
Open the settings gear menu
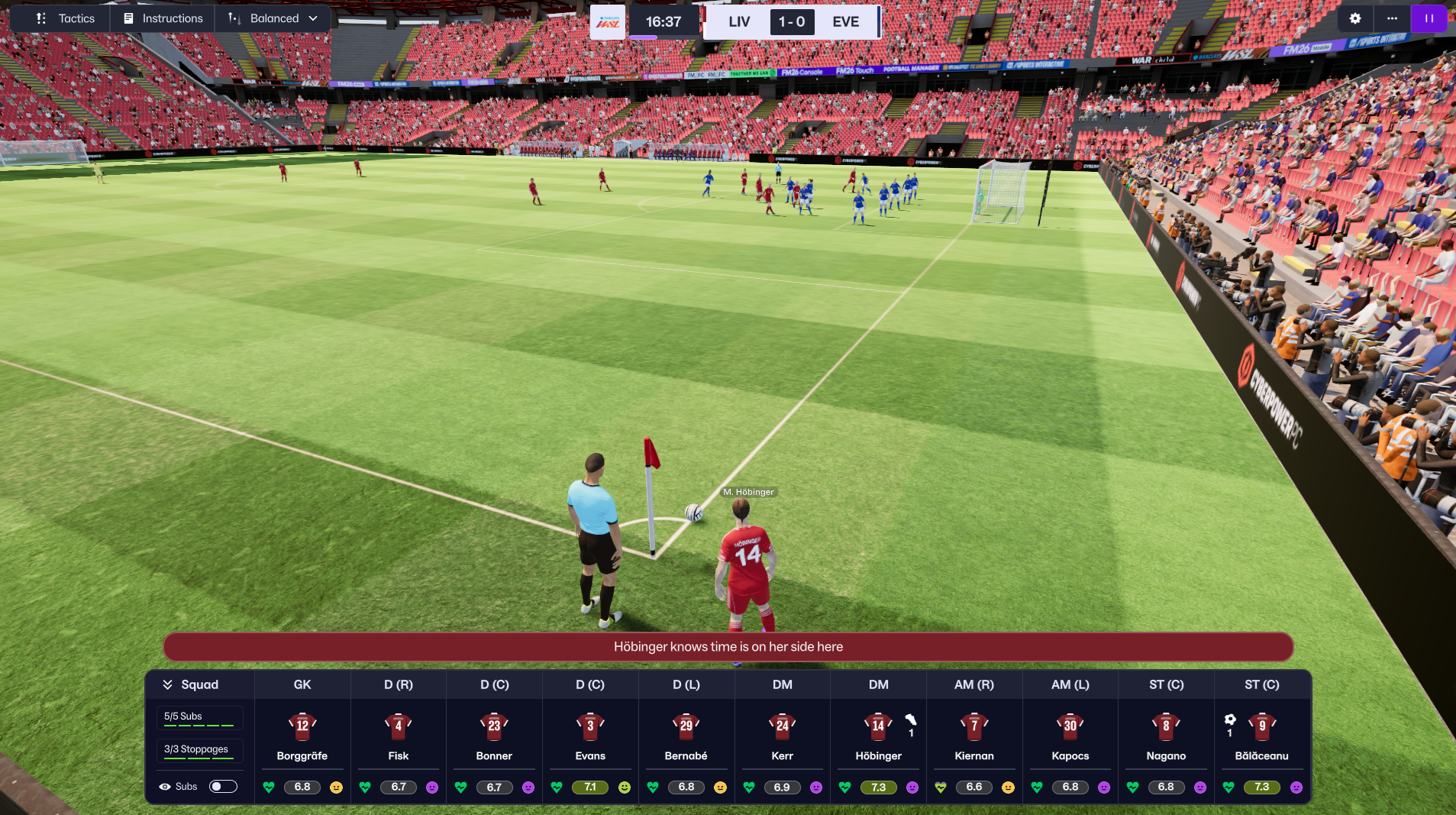pyautogui.click(x=1354, y=18)
